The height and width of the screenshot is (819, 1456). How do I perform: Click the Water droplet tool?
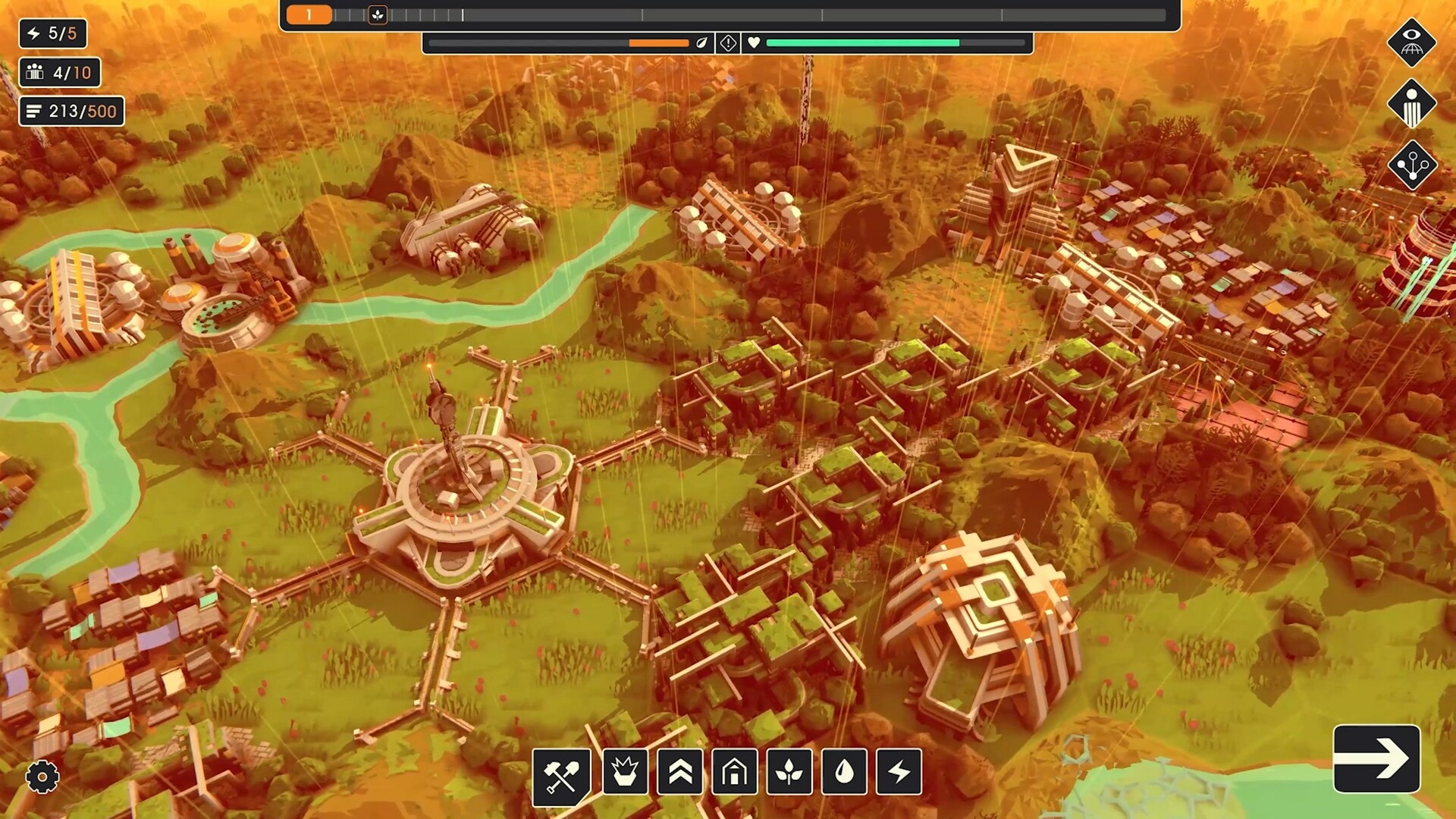pyautogui.click(x=842, y=773)
